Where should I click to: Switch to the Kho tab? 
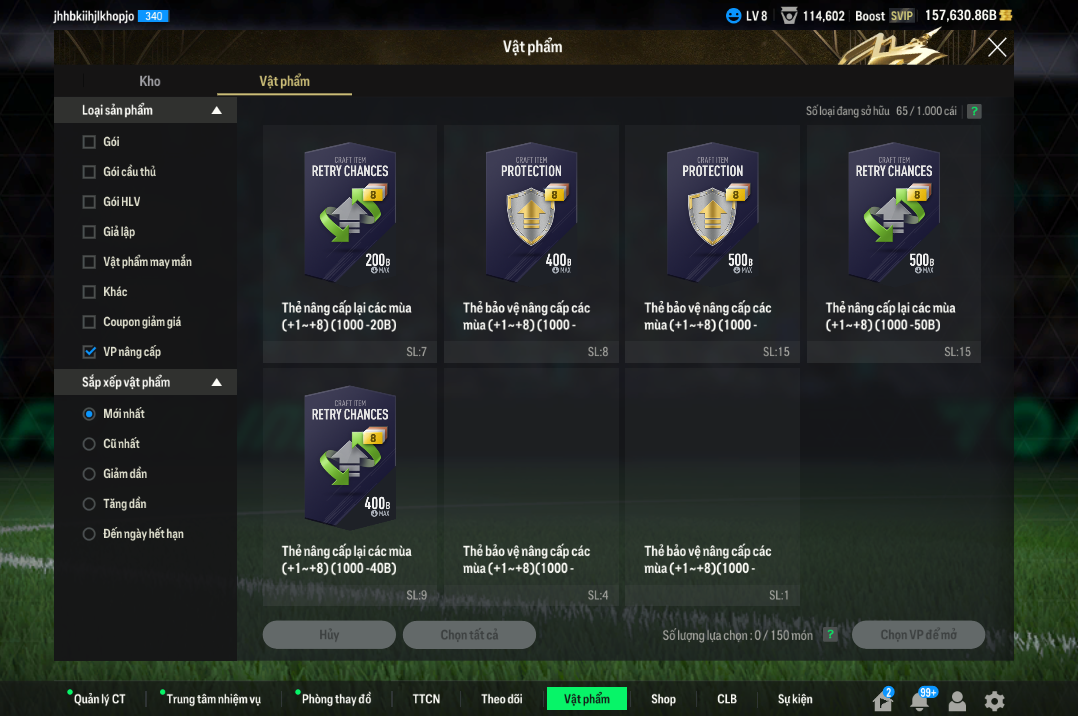(x=150, y=81)
